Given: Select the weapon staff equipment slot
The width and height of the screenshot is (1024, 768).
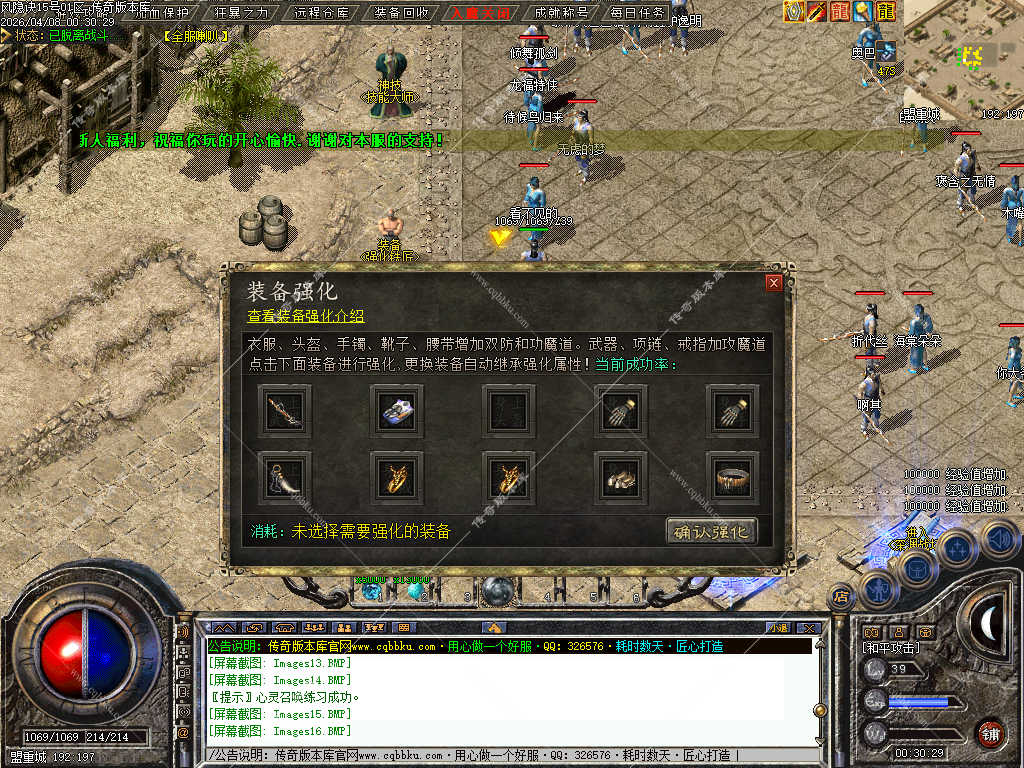Looking at the screenshot, I should coord(284,408).
